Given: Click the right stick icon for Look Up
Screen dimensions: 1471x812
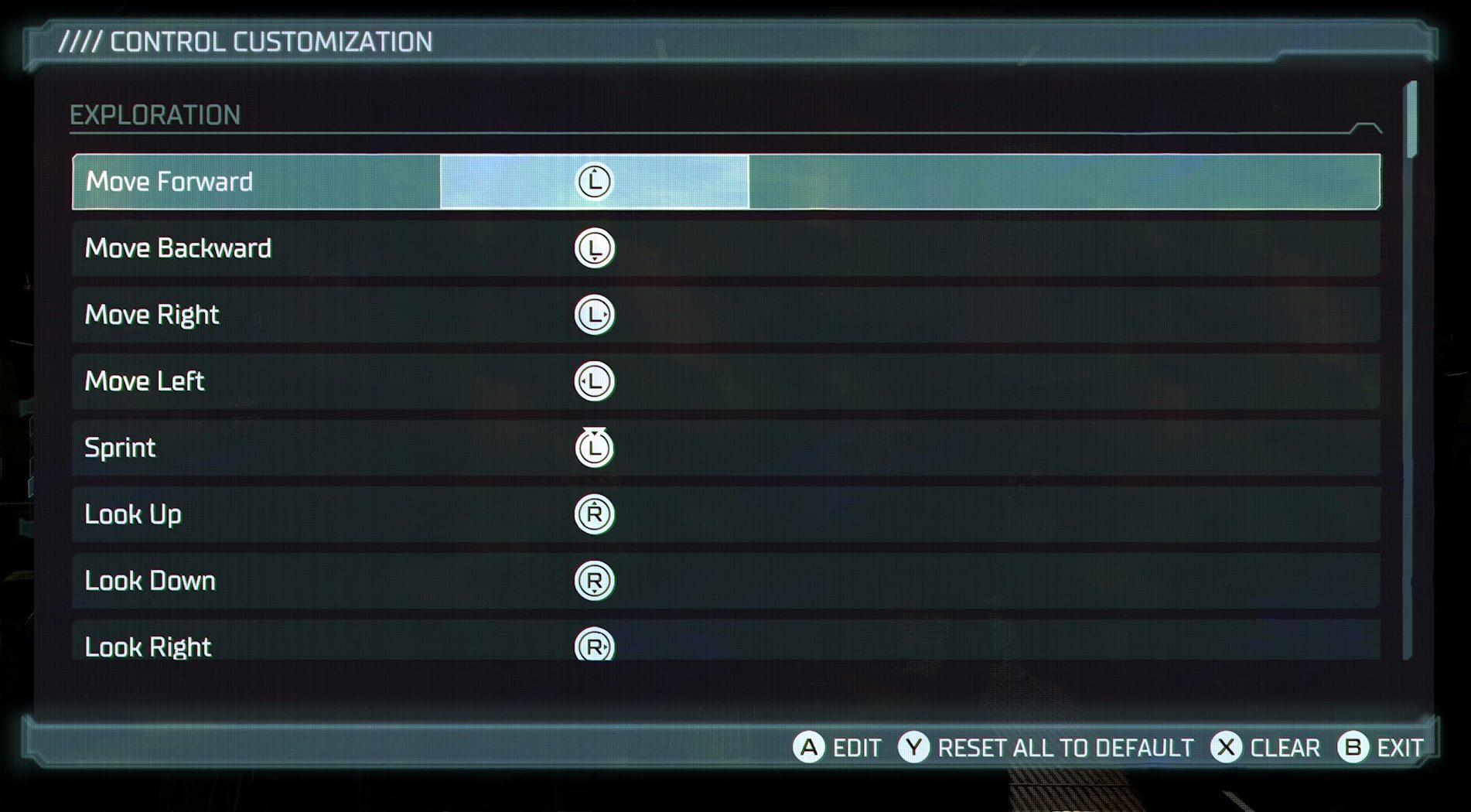Looking at the screenshot, I should [593, 513].
